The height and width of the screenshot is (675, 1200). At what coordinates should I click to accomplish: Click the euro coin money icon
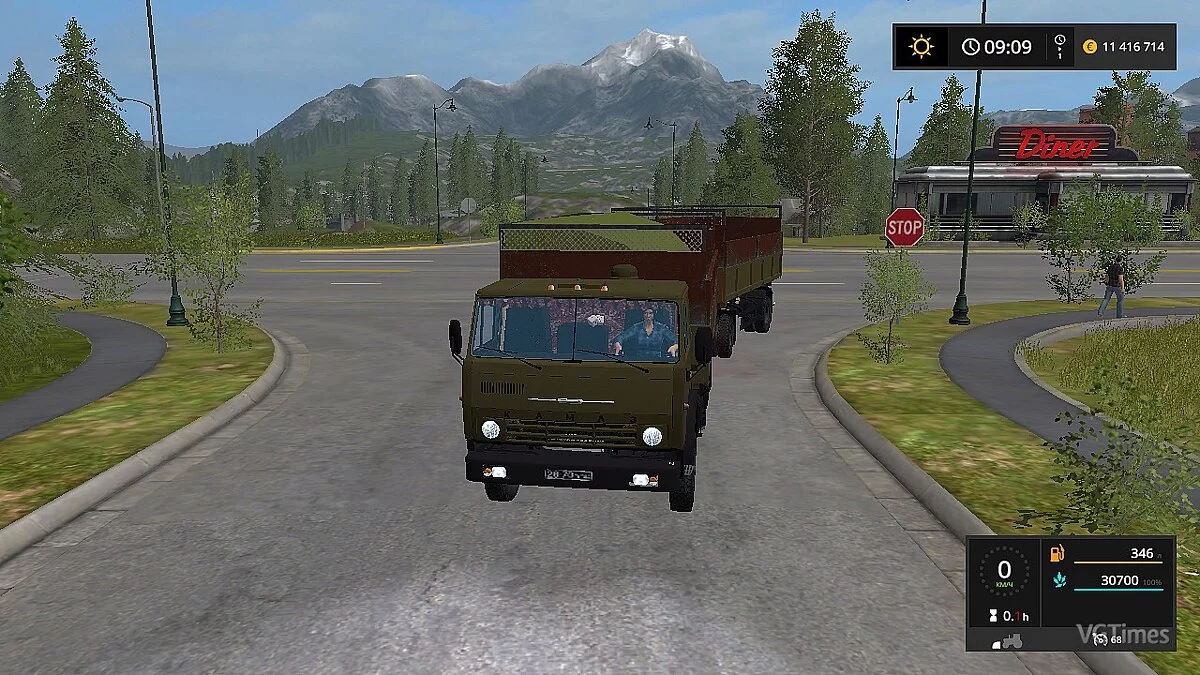click(x=1091, y=47)
